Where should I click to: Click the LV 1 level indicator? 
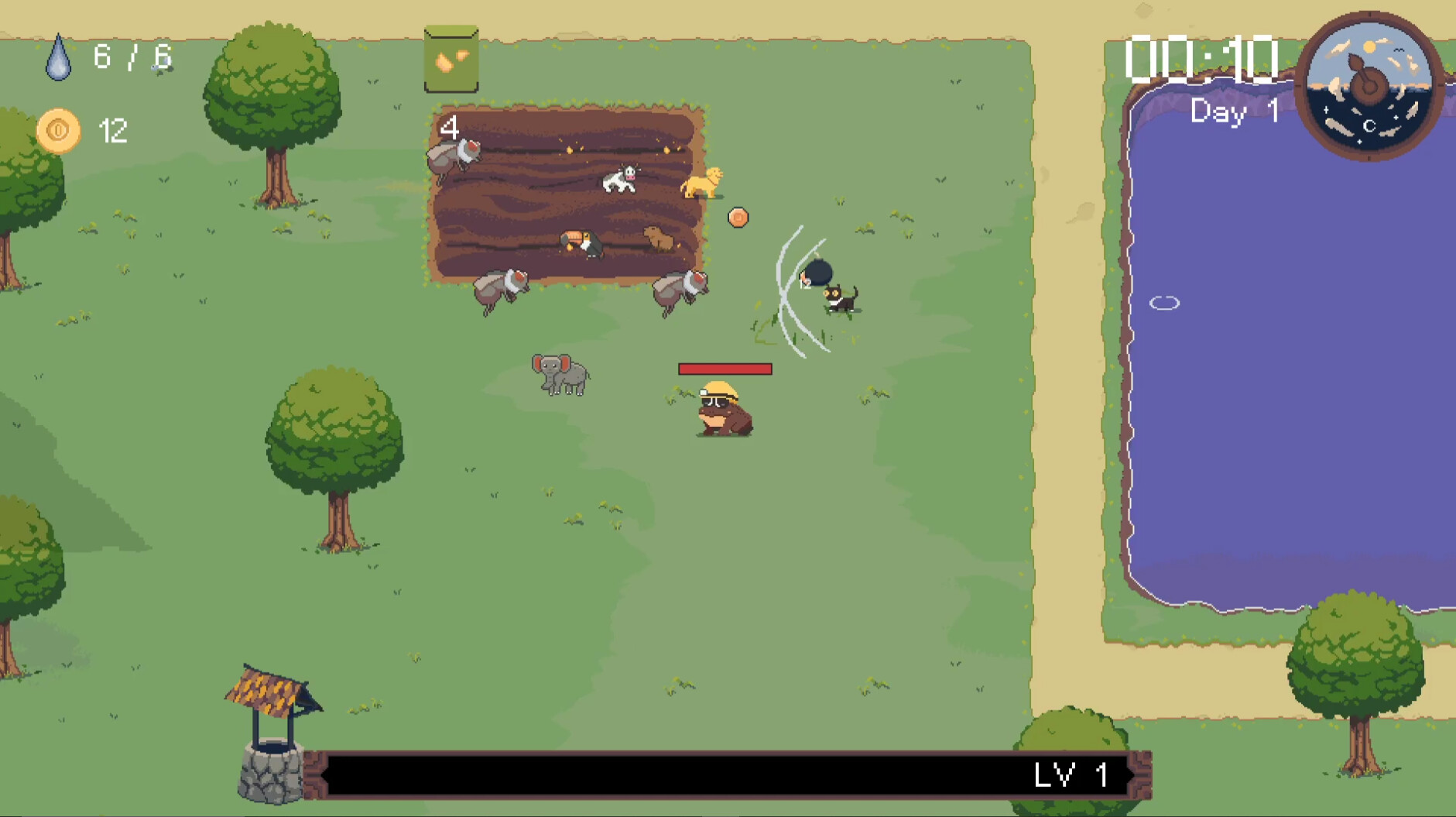coord(1071,773)
